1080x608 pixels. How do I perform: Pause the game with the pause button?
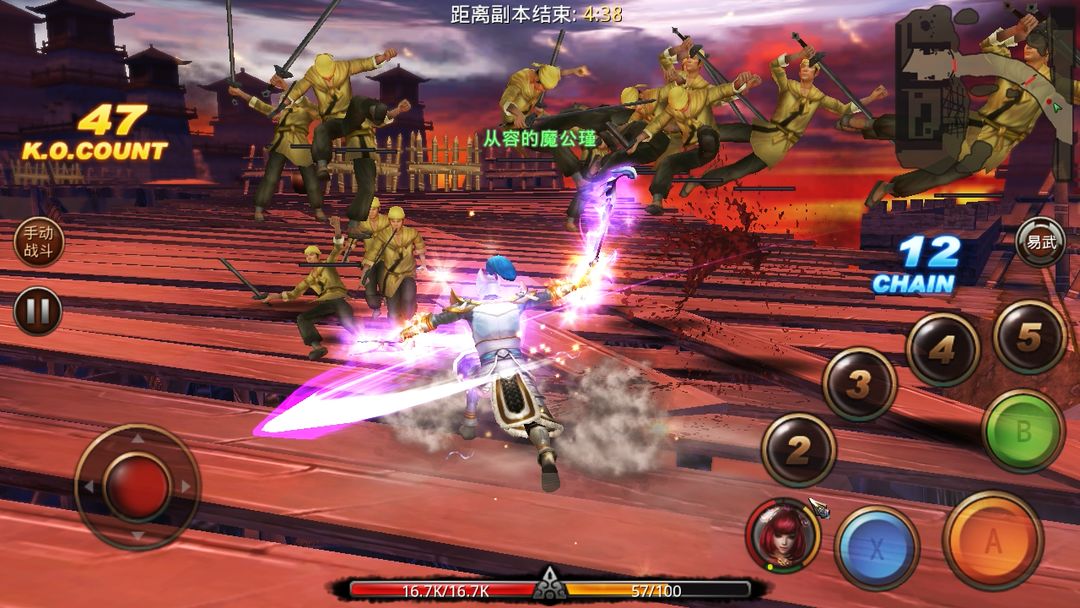click(38, 311)
